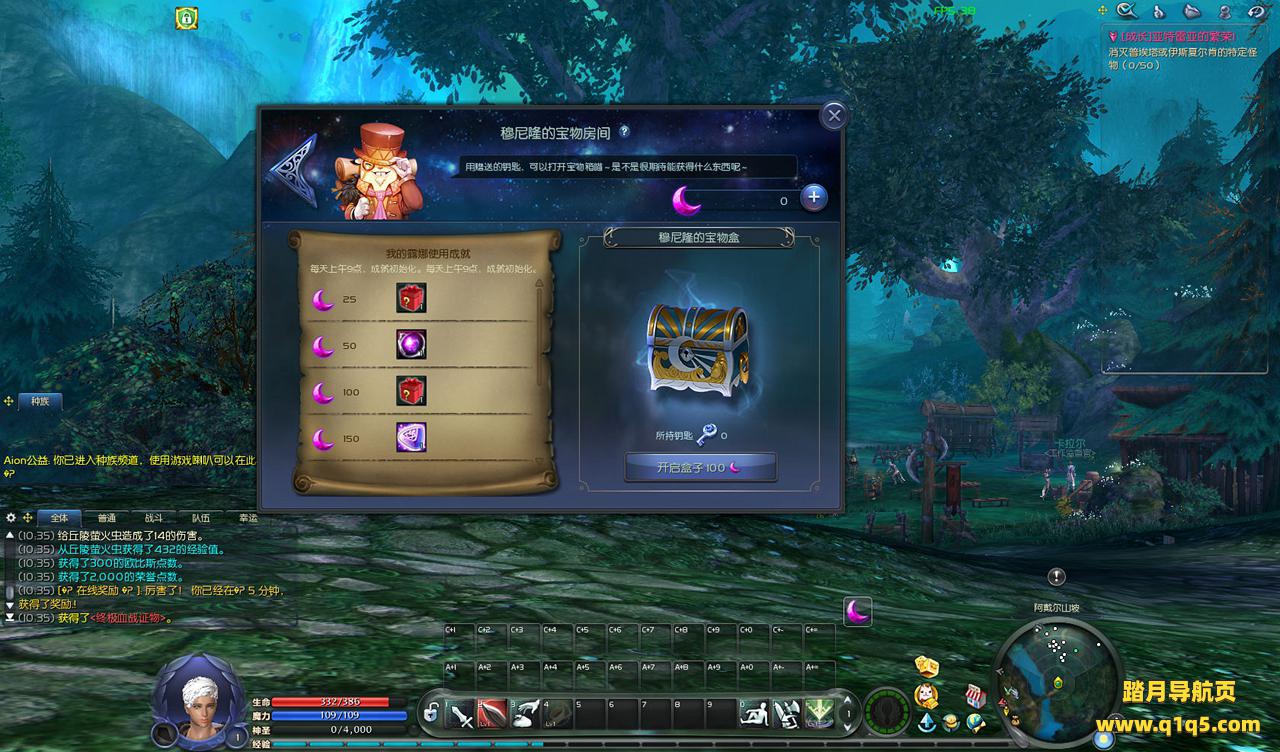This screenshot has height=752, width=1280.
Task: Open the help question mark beside the title
Action: point(624,131)
